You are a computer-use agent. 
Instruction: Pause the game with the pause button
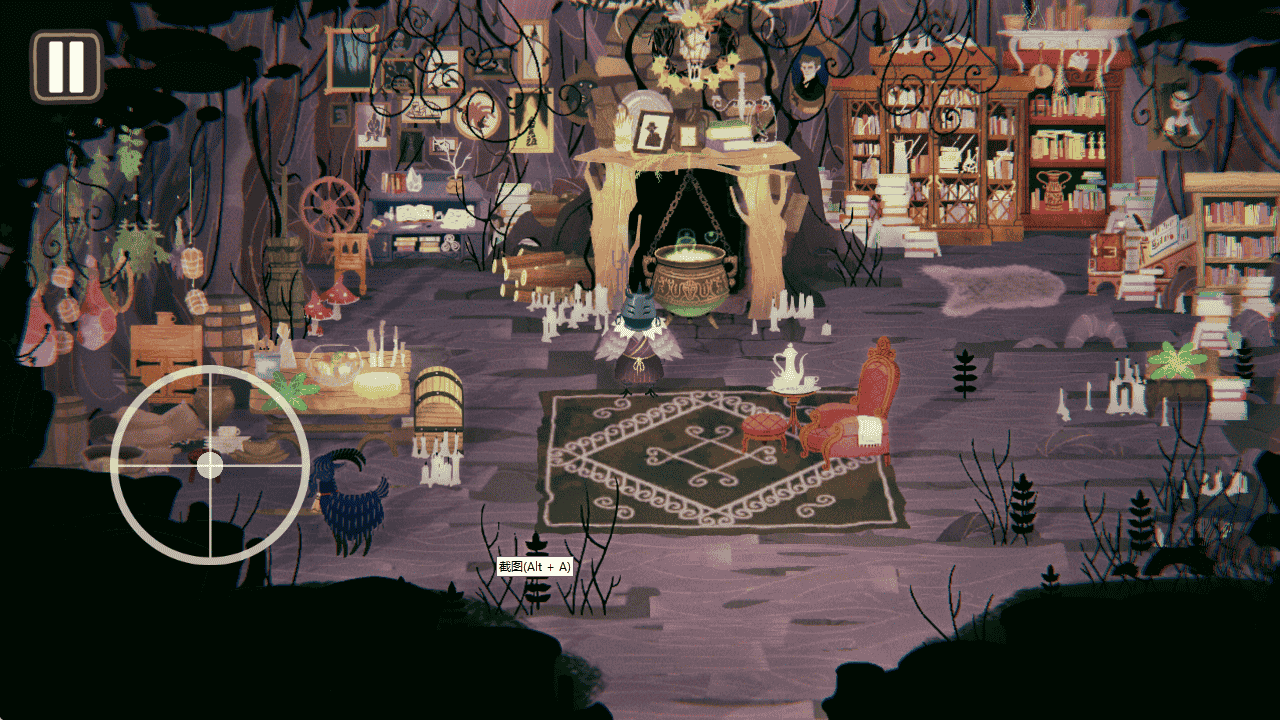coord(66,66)
